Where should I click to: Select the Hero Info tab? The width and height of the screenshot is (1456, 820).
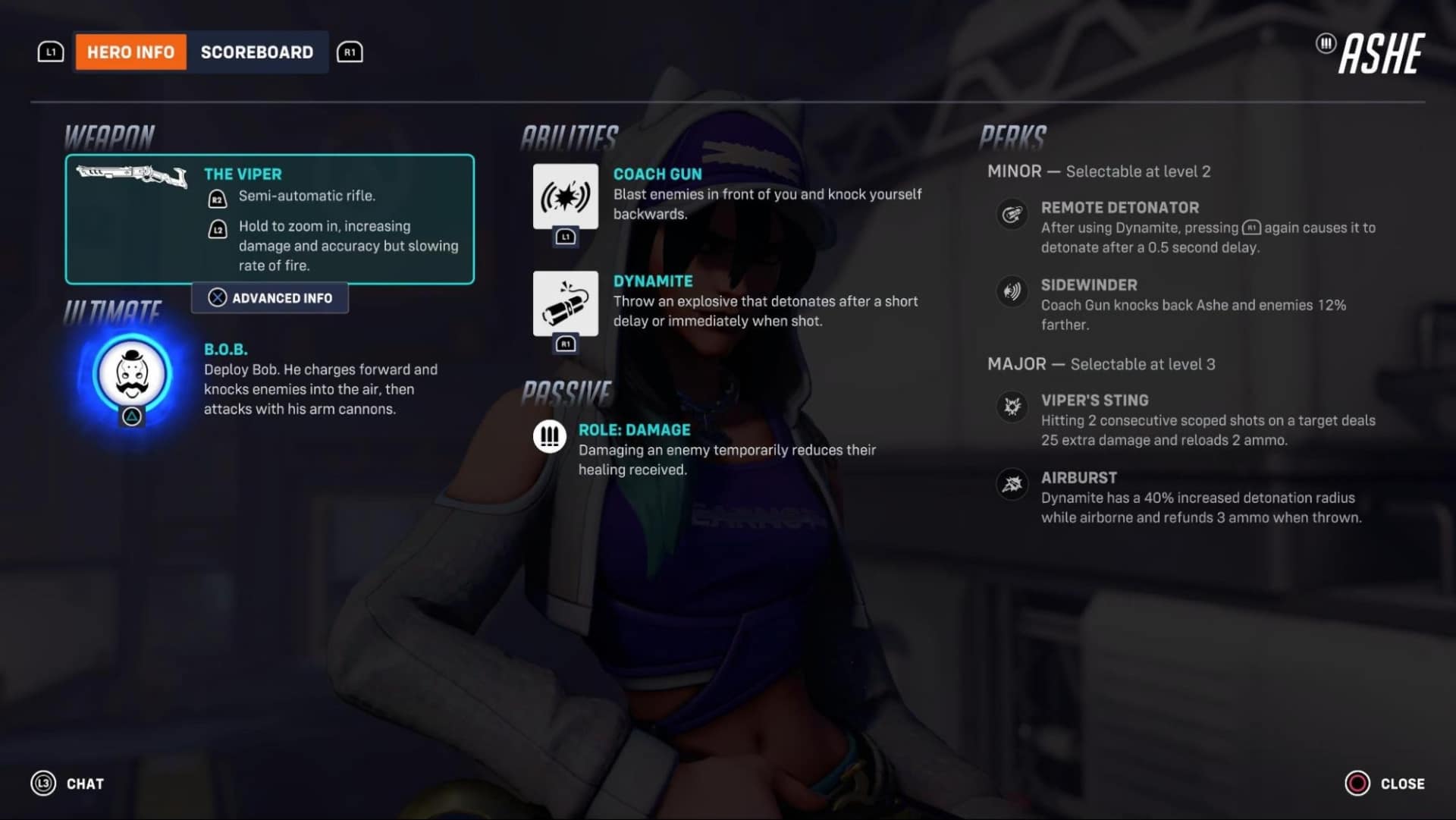130,52
